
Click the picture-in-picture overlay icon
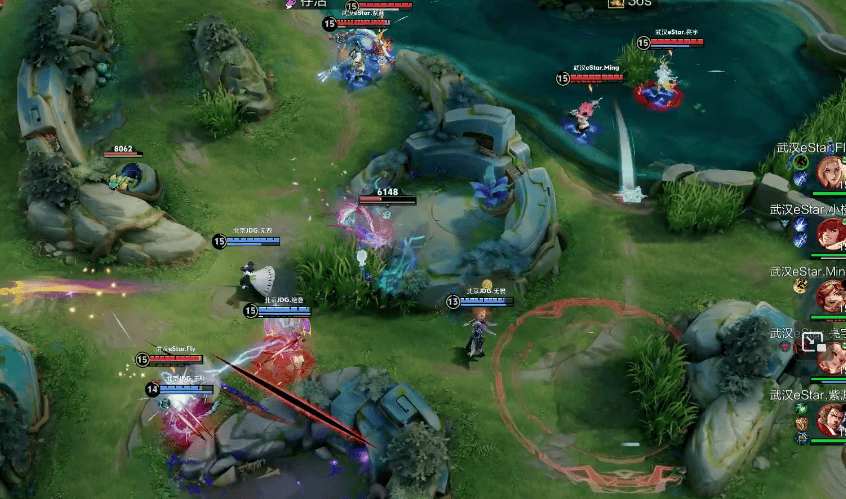(x=811, y=342)
